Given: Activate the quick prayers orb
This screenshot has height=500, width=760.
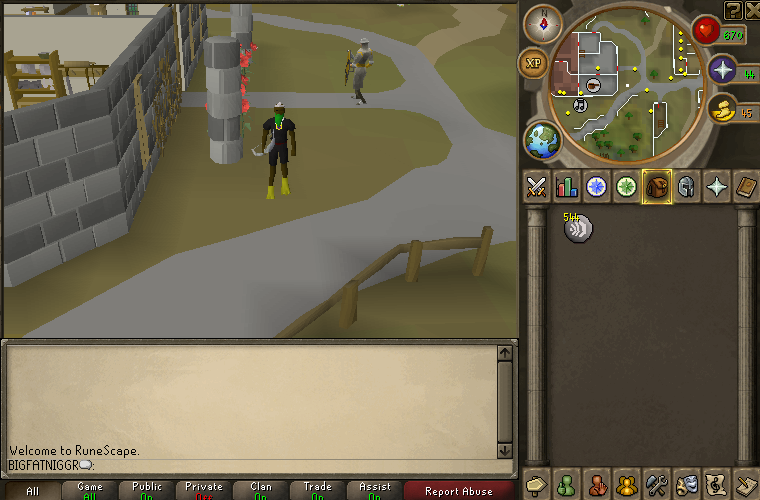Looking at the screenshot, I should click(x=722, y=70).
